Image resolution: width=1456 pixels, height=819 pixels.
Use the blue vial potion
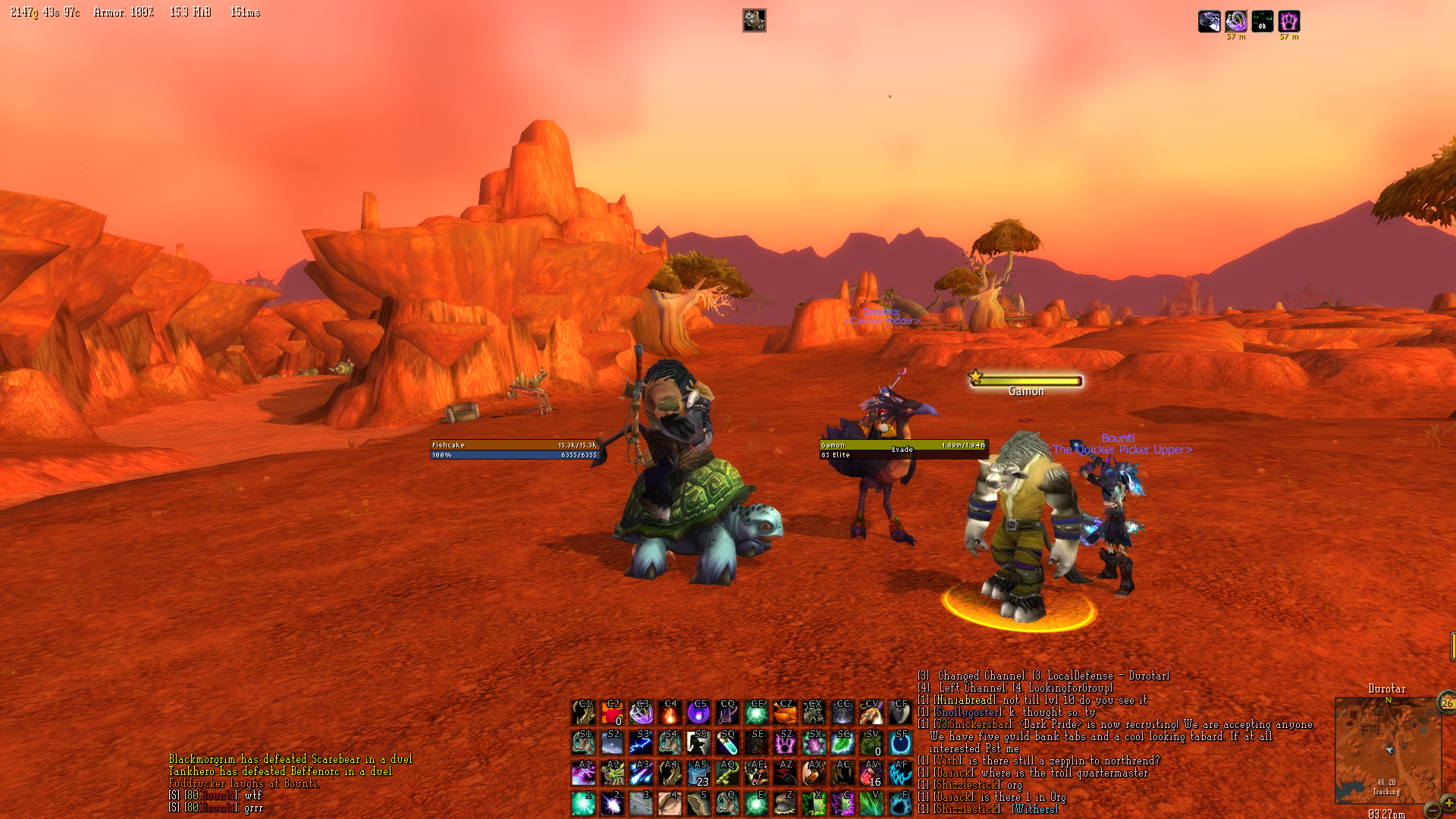[x=727, y=743]
